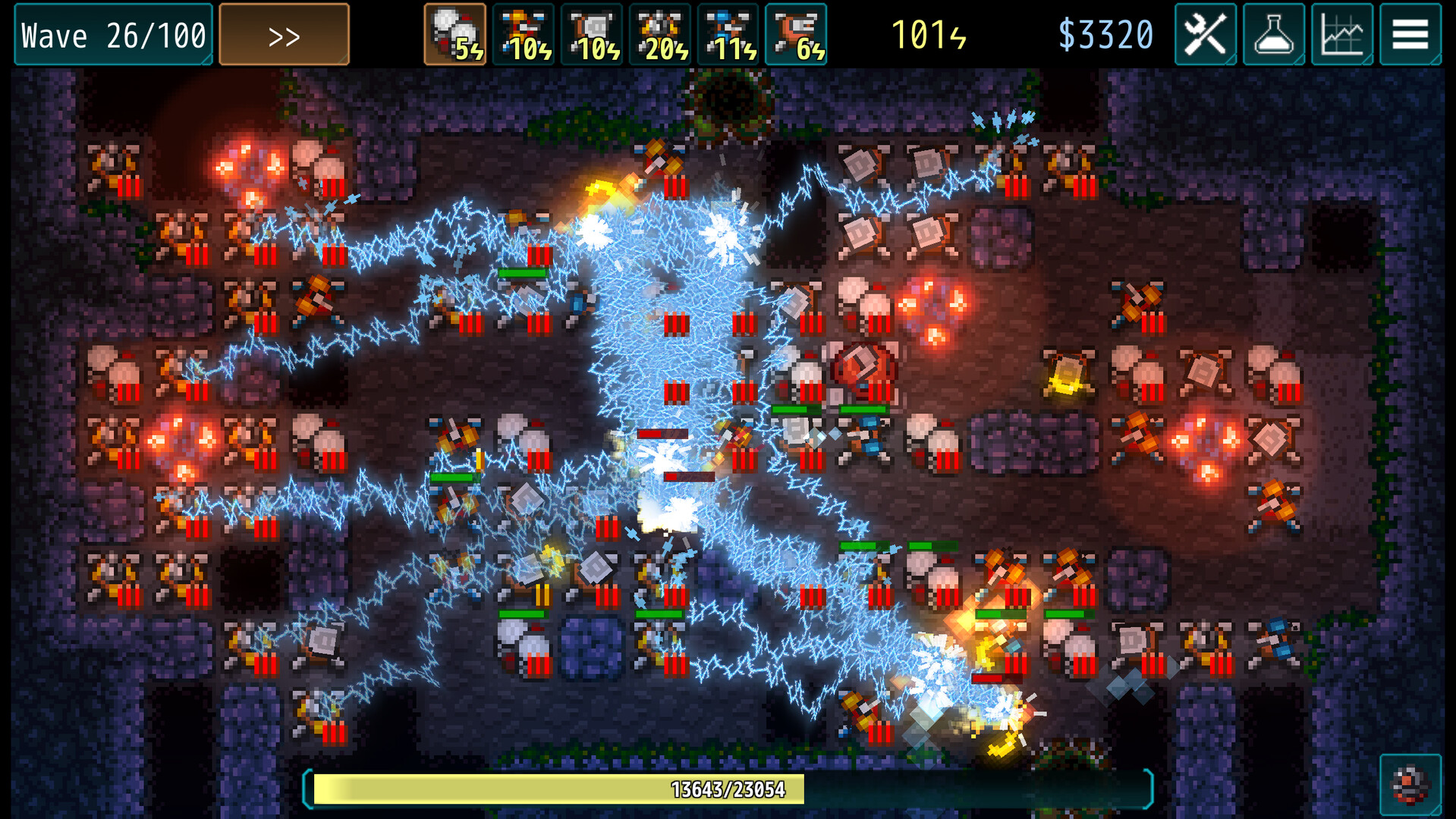
Task: Select the heavy gold unit costing 20
Action: (660, 34)
